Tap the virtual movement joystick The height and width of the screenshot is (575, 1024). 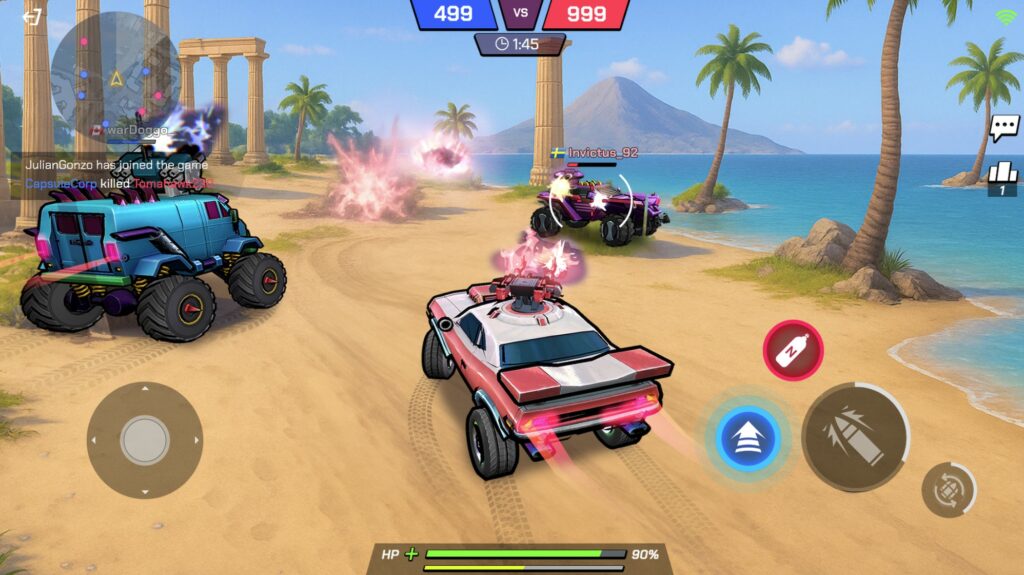145,440
